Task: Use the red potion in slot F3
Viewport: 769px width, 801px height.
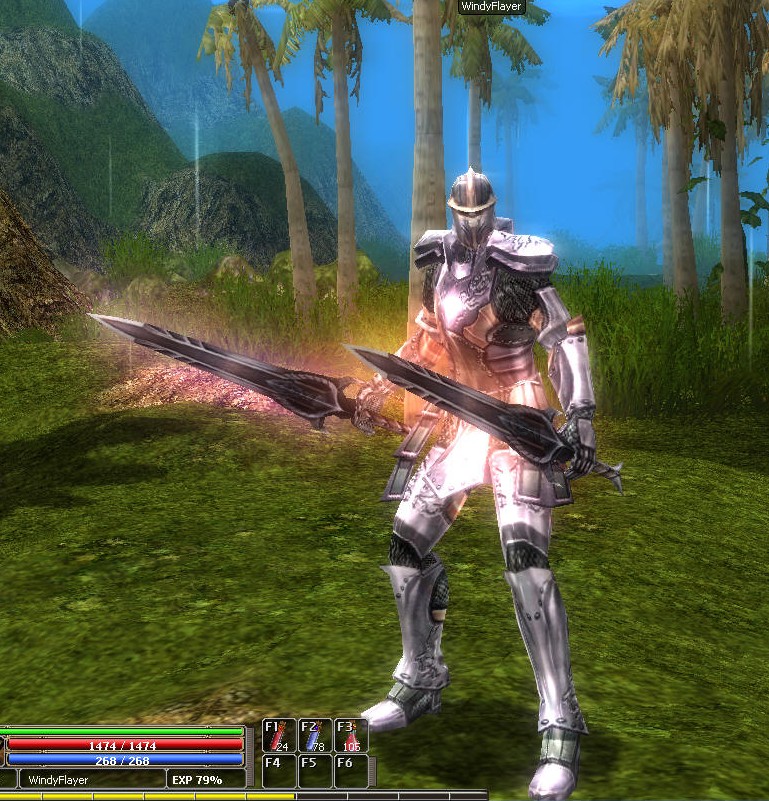Action: tap(351, 736)
